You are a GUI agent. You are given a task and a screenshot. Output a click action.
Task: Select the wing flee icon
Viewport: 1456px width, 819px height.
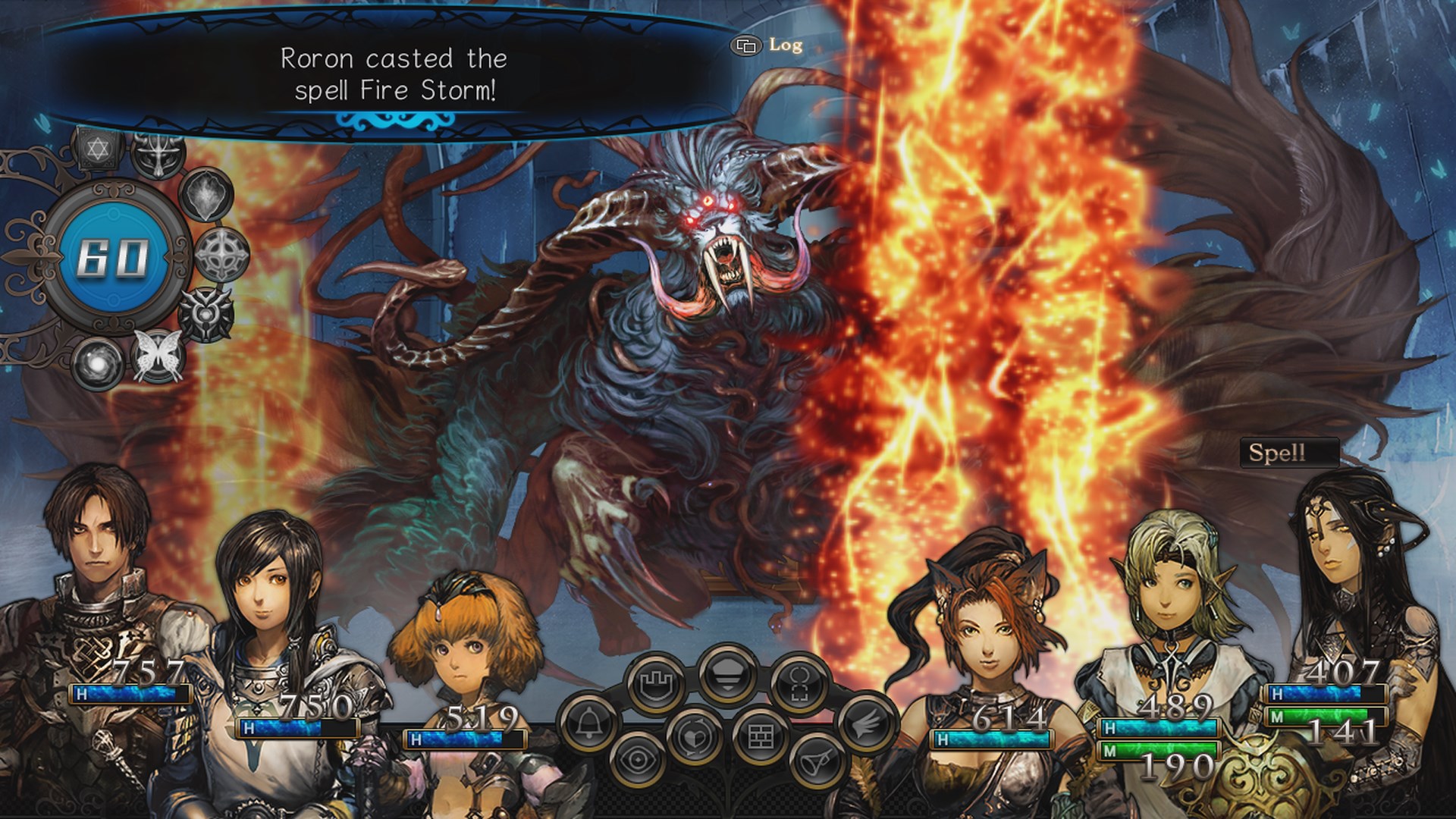coord(868,723)
